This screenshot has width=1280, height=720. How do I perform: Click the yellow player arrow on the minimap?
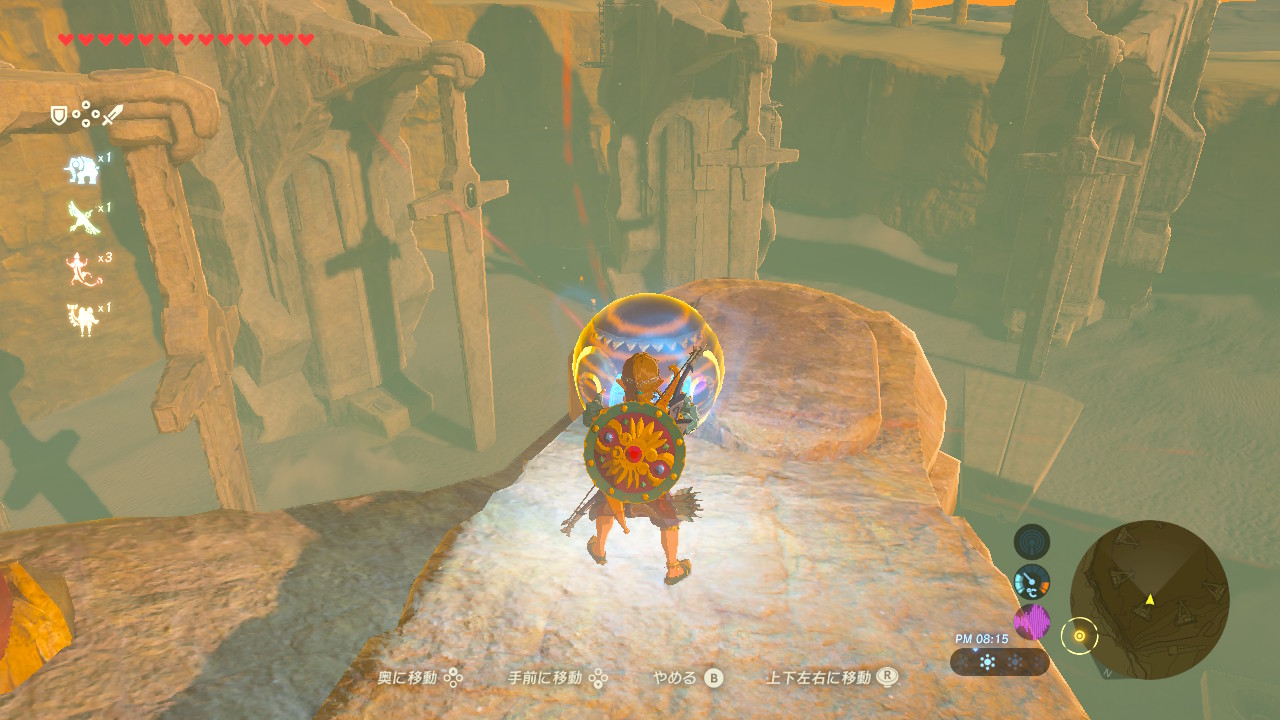(x=1150, y=600)
